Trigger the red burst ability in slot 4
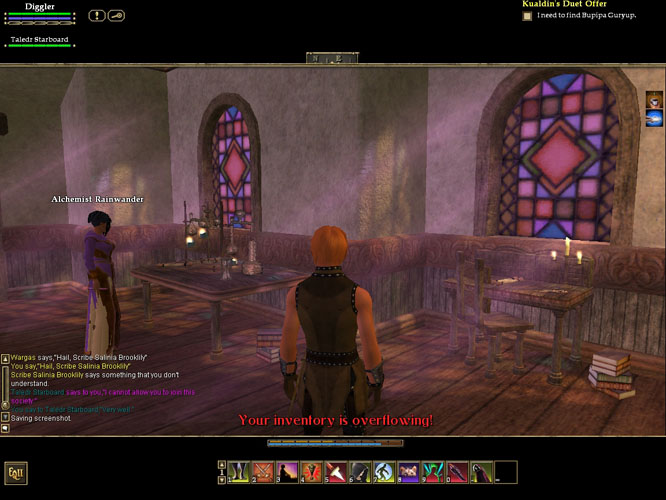This screenshot has width=666, height=500. tap(311, 471)
